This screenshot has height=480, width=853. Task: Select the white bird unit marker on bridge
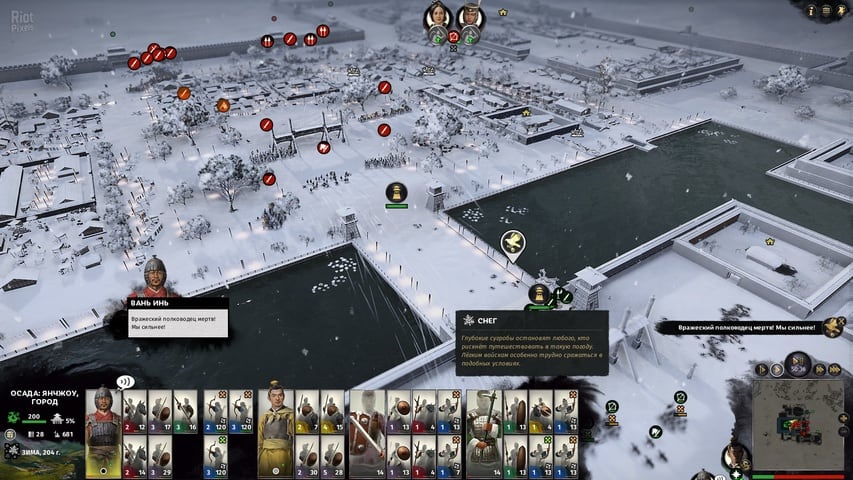[513, 241]
